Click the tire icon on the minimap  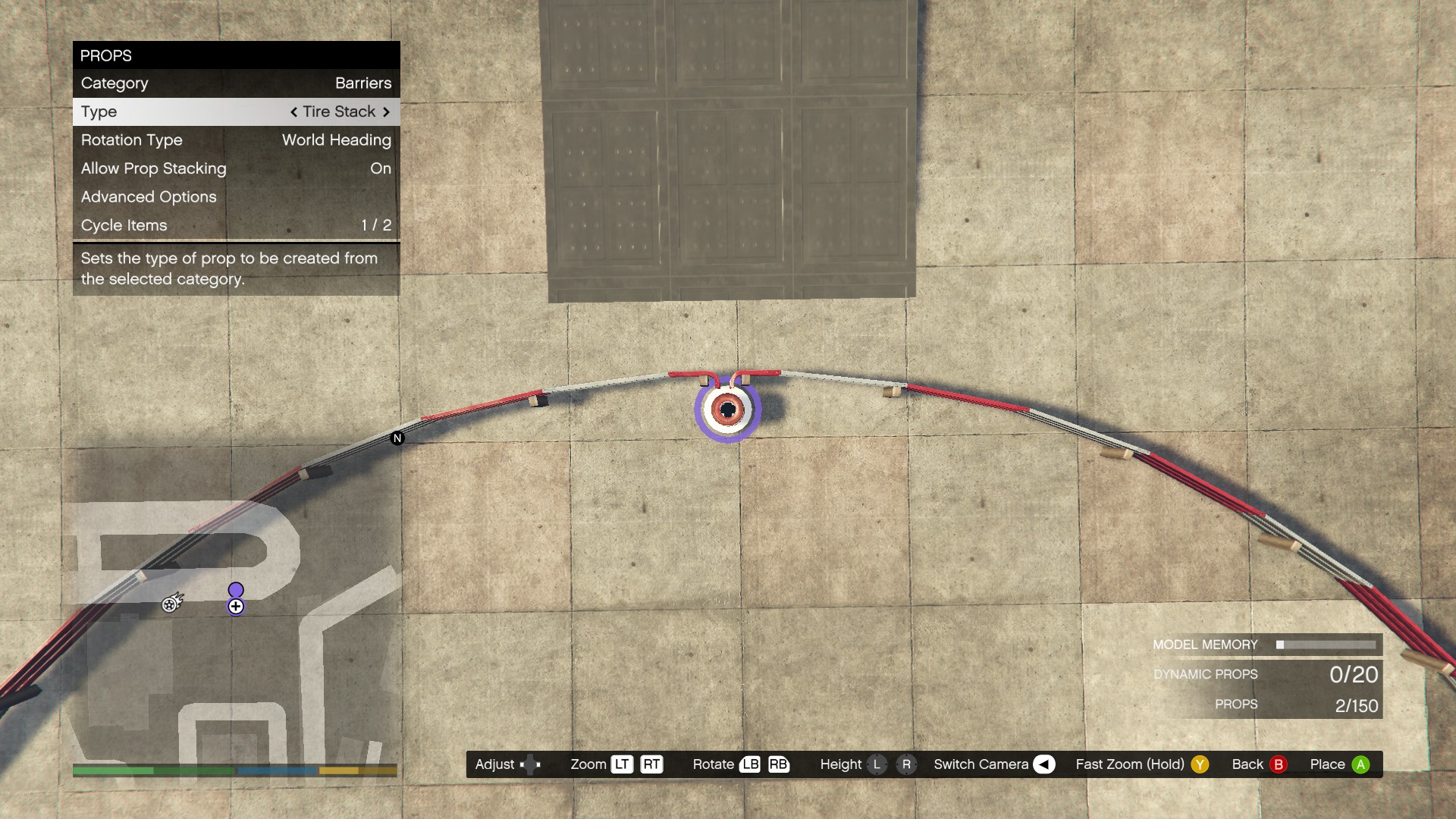click(171, 604)
